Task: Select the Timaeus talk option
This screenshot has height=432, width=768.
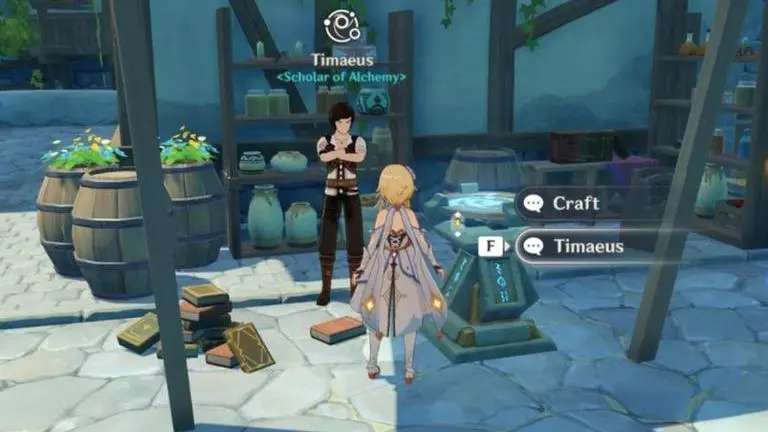Action: 587,246
